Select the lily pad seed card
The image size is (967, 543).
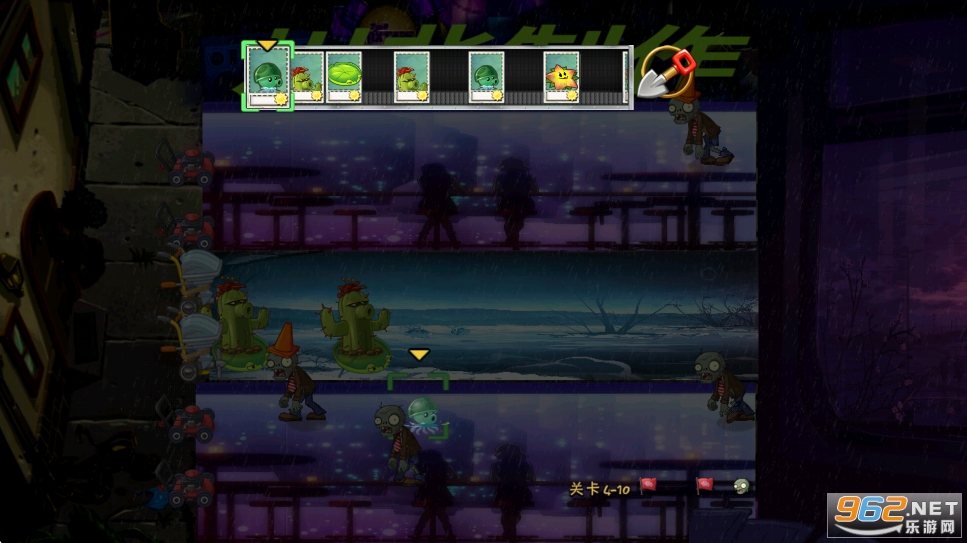pyautogui.click(x=343, y=77)
